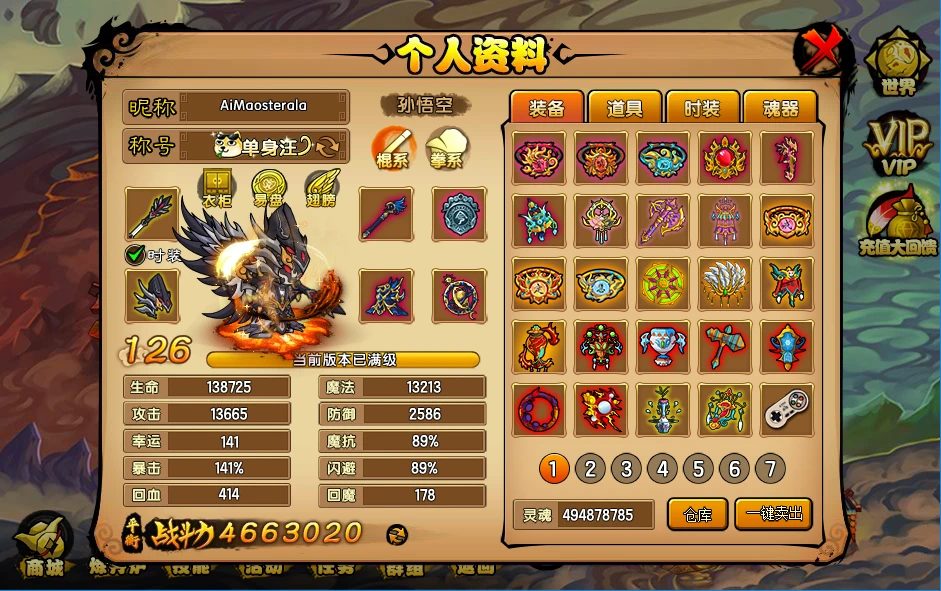Show the 装备 equipment tab
The image size is (941, 591).
click(x=547, y=109)
